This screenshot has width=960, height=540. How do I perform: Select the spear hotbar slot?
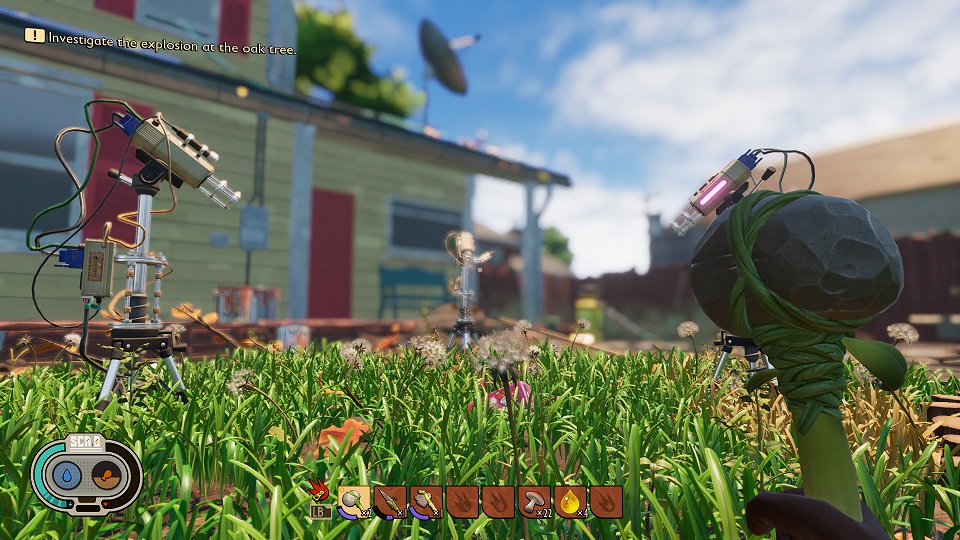point(390,500)
